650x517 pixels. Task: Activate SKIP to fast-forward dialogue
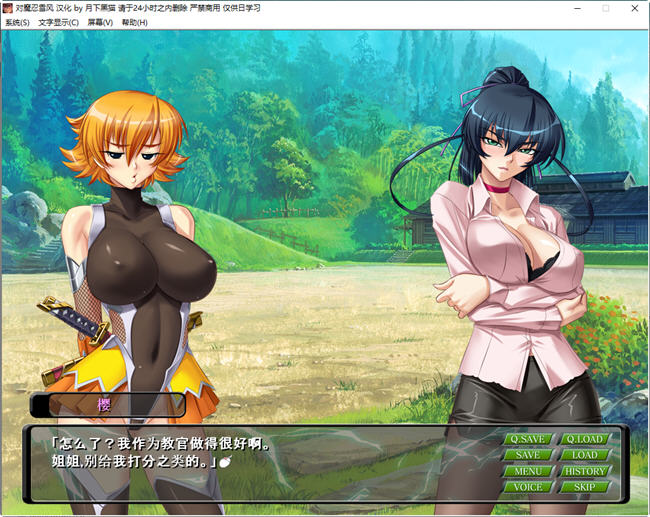584,487
